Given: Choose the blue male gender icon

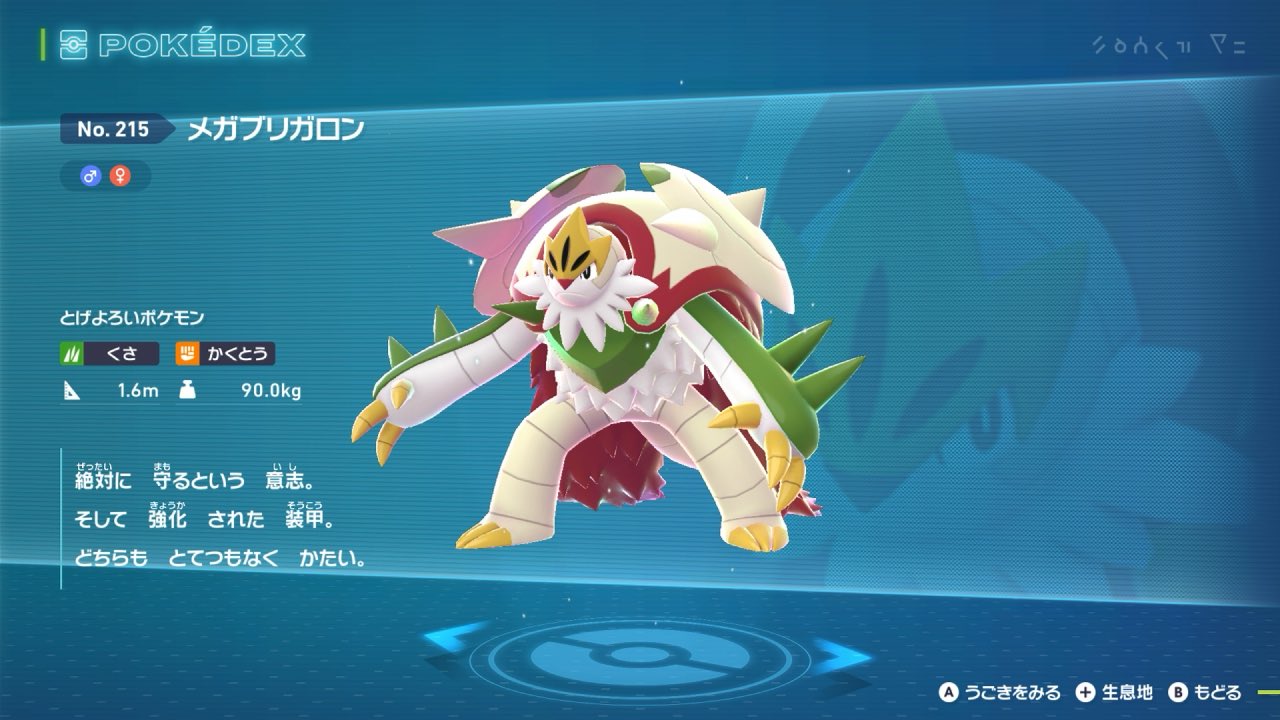Looking at the screenshot, I should [x=91, y=176].
